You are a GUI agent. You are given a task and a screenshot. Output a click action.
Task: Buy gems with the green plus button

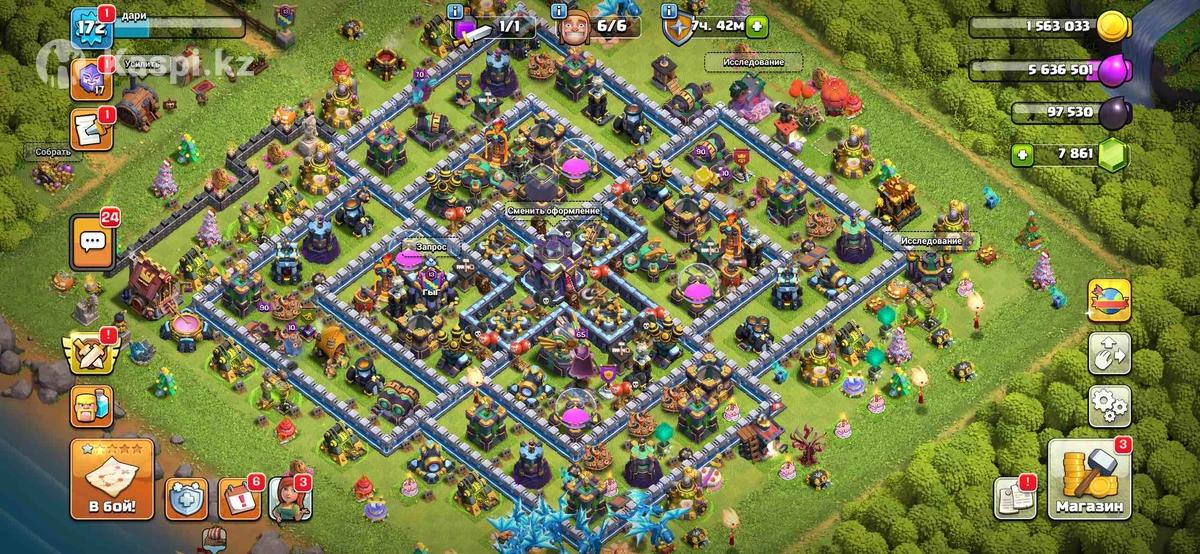[x=1021, y=154]
